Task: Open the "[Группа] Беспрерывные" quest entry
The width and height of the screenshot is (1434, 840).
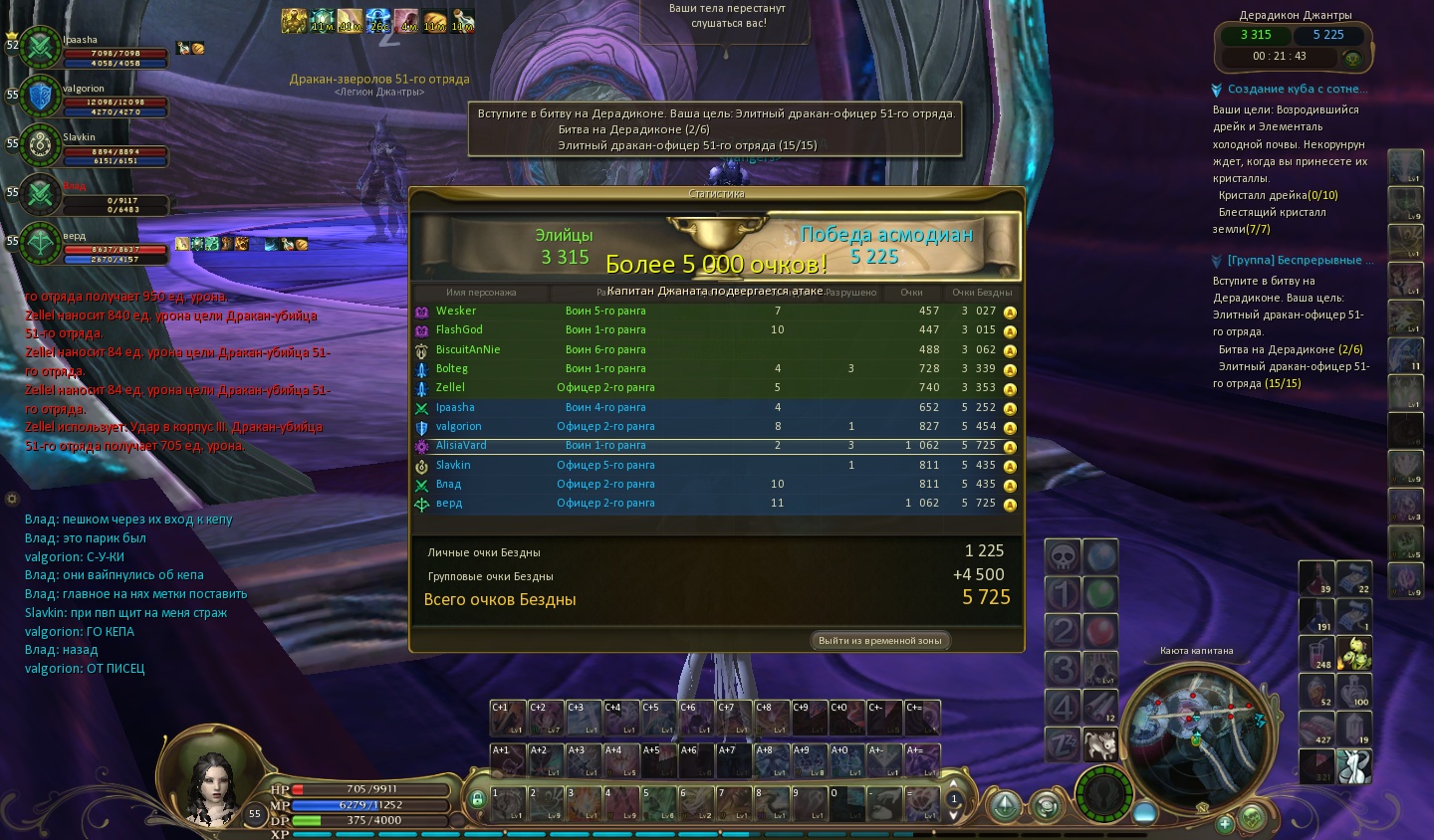Action: [x=1294, y=260]
